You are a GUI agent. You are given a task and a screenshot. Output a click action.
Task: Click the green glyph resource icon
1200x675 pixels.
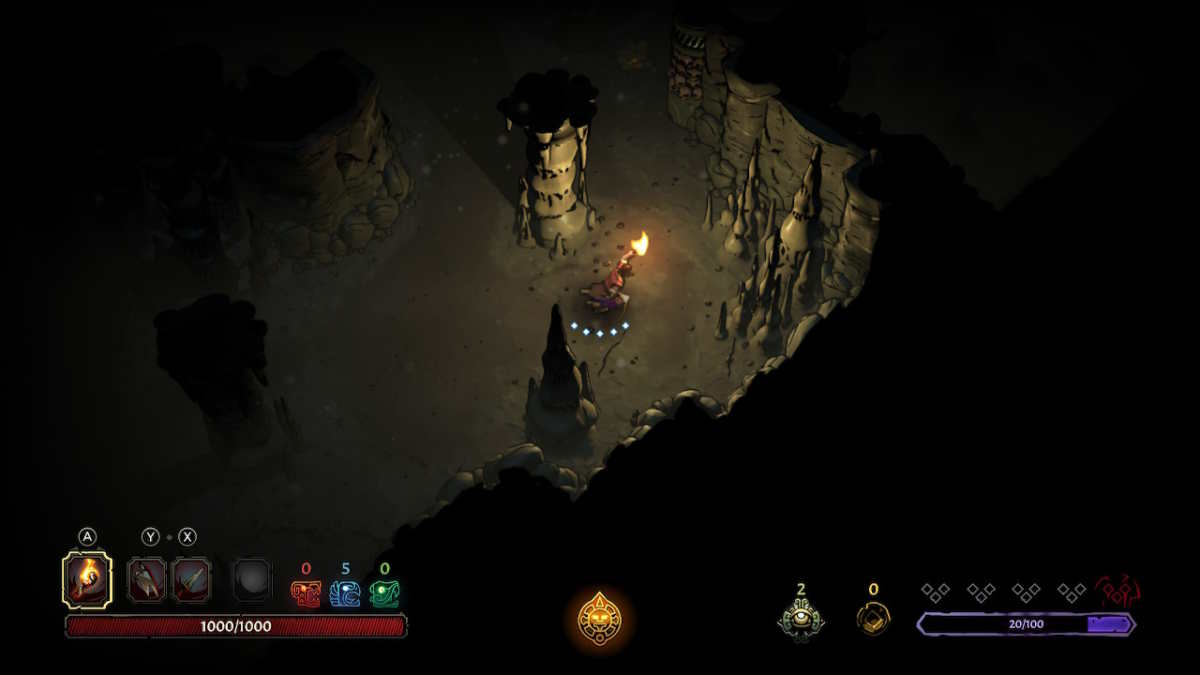[384, 594]
